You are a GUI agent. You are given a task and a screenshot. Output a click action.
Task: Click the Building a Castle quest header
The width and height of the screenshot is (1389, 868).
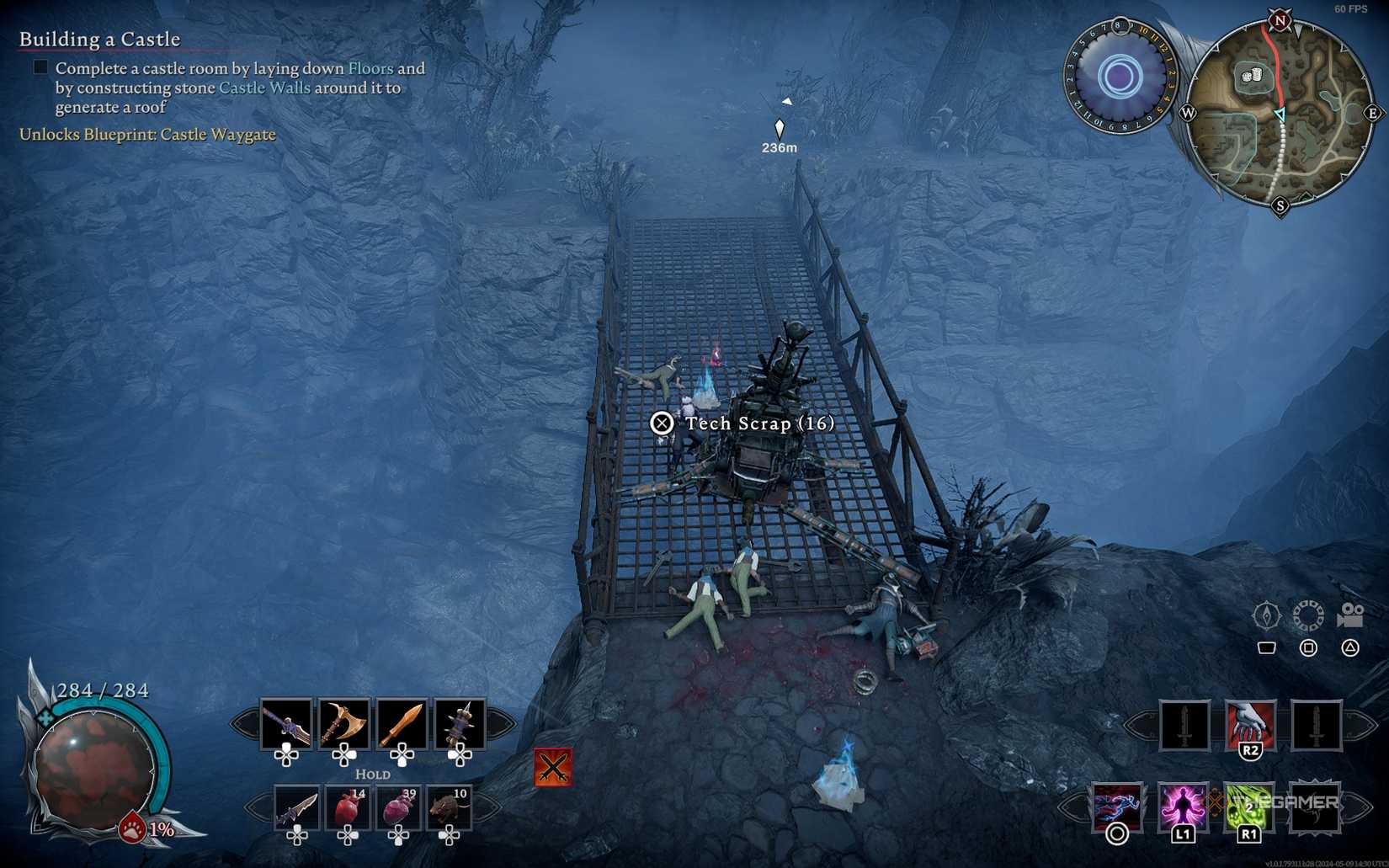coord(98,39)
